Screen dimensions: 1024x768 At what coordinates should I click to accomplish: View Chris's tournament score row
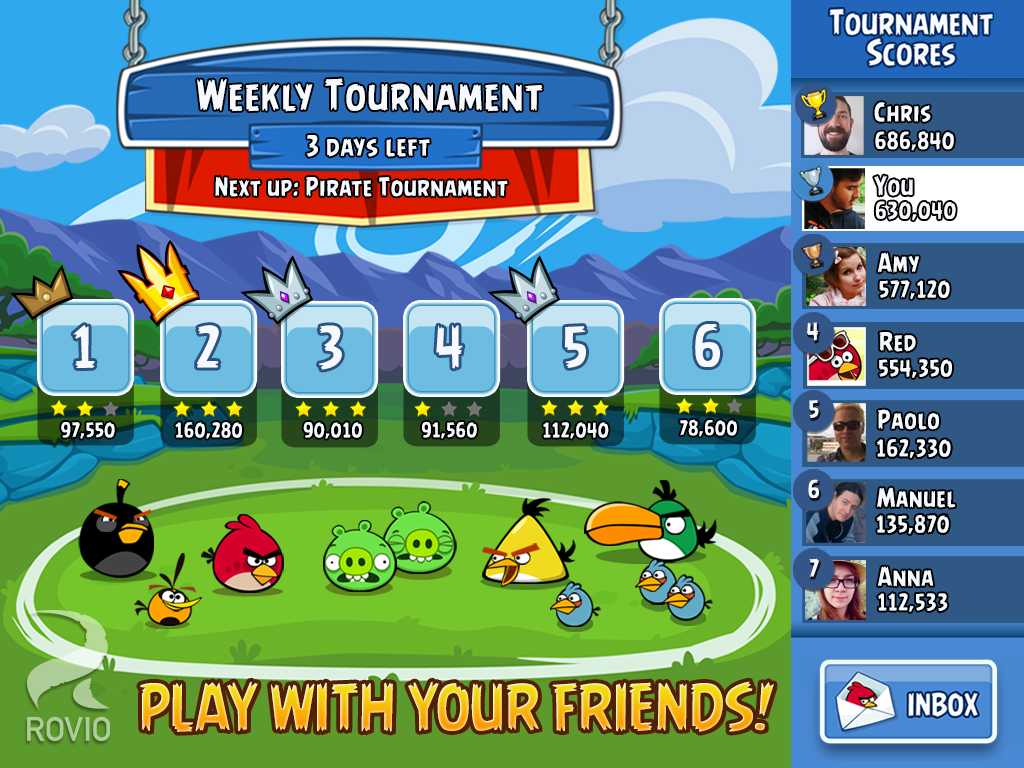[x=910, y=125]
